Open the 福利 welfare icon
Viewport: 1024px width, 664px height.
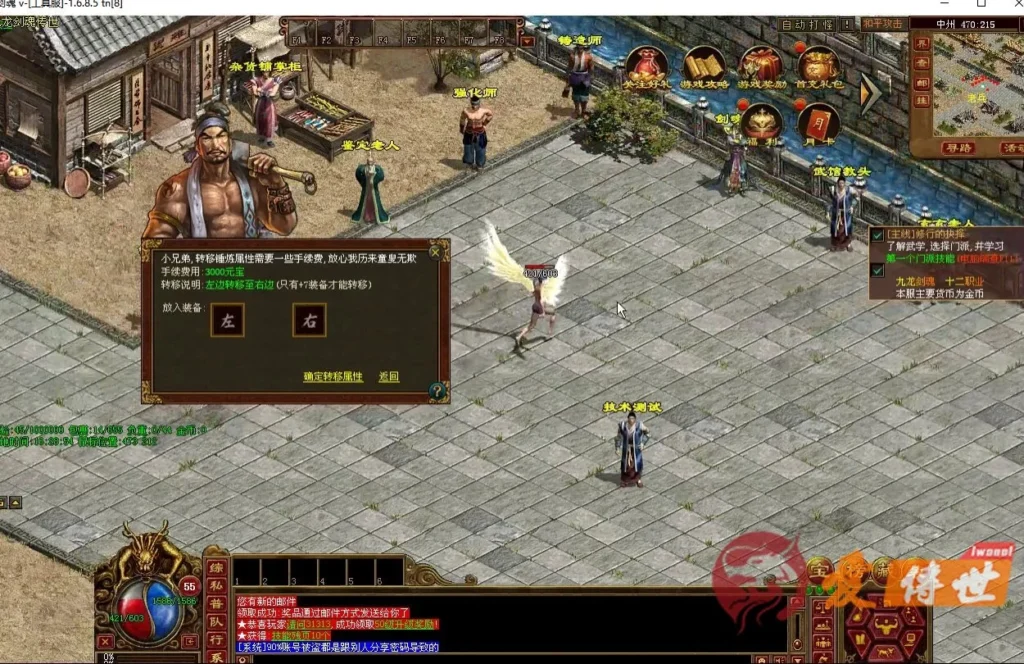click(761, 123)
